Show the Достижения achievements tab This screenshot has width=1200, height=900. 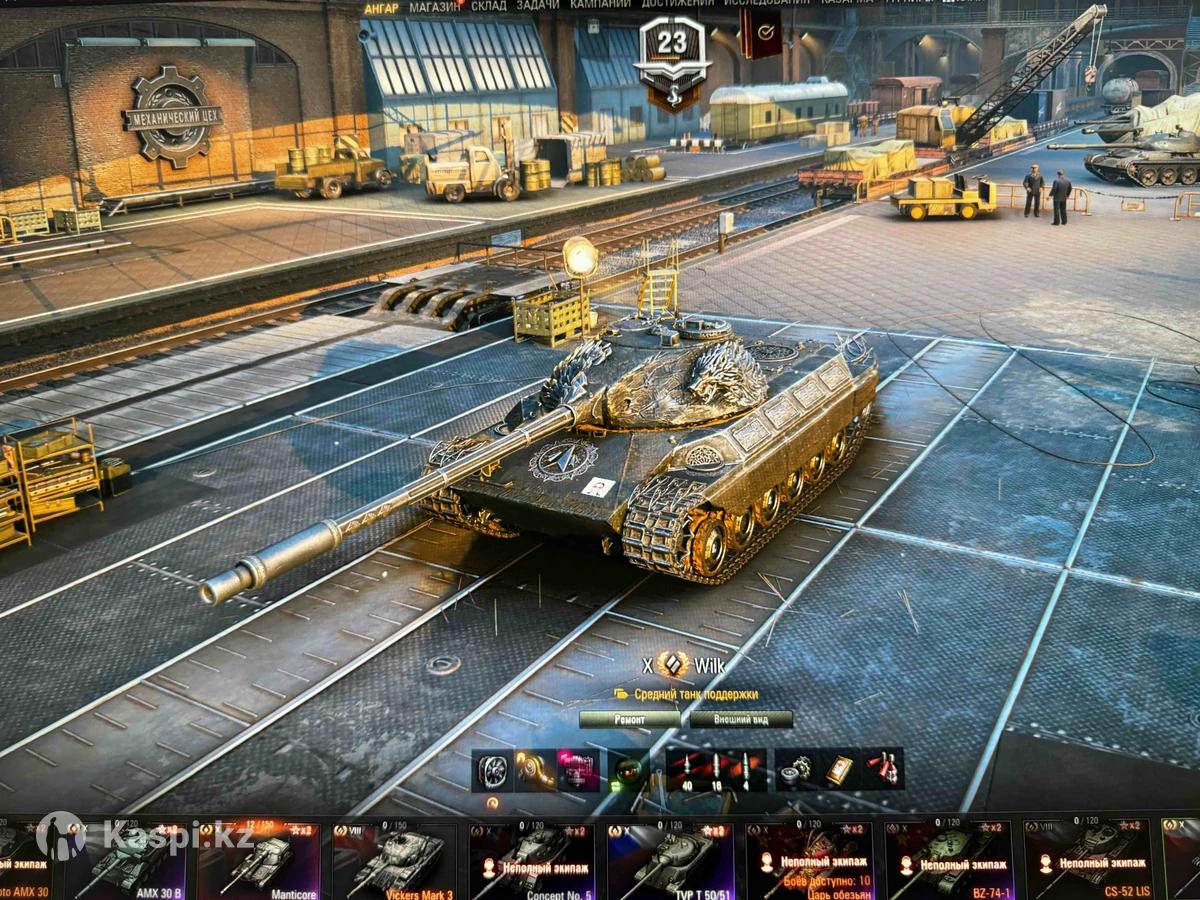click(677, 5)
